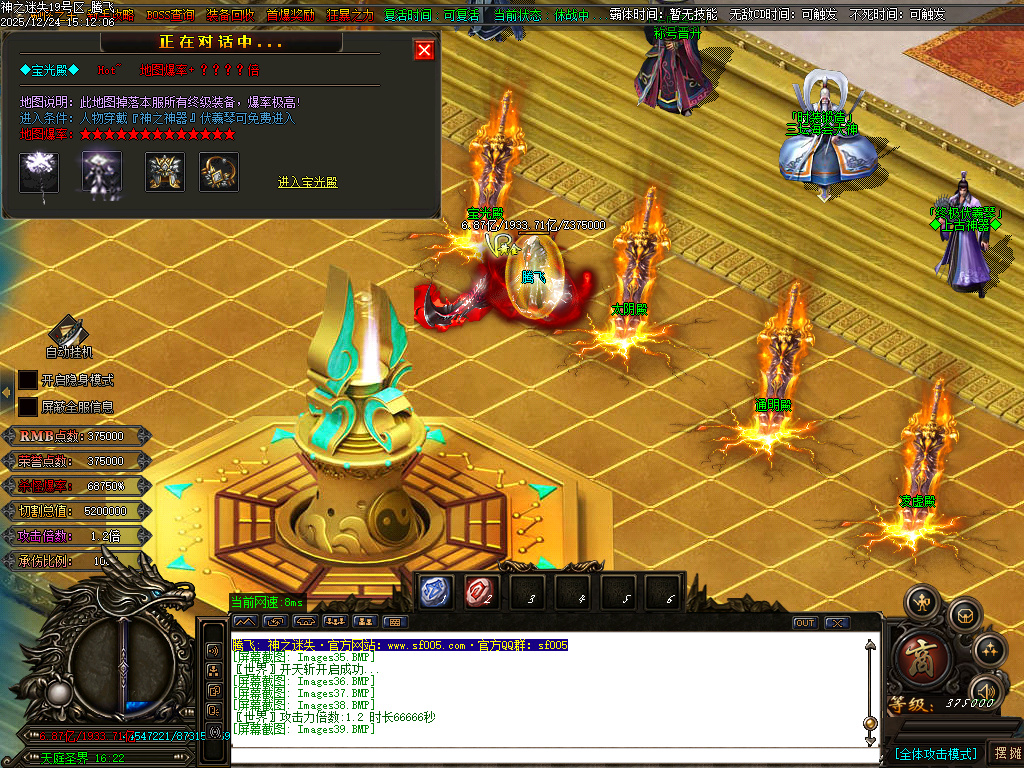Inspect the ring reward icon in dialogue
1024x768 pixels.
(x=218, y=172)
